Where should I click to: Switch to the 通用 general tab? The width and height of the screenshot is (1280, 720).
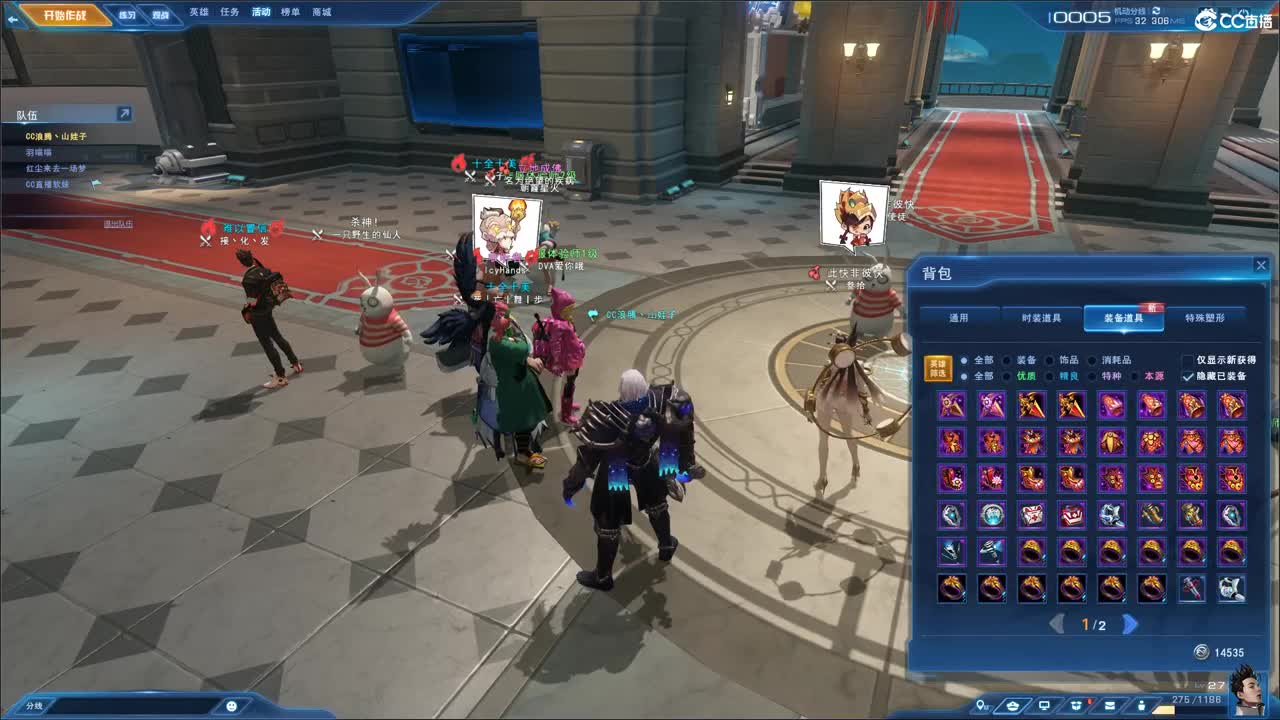coord(959,318)
